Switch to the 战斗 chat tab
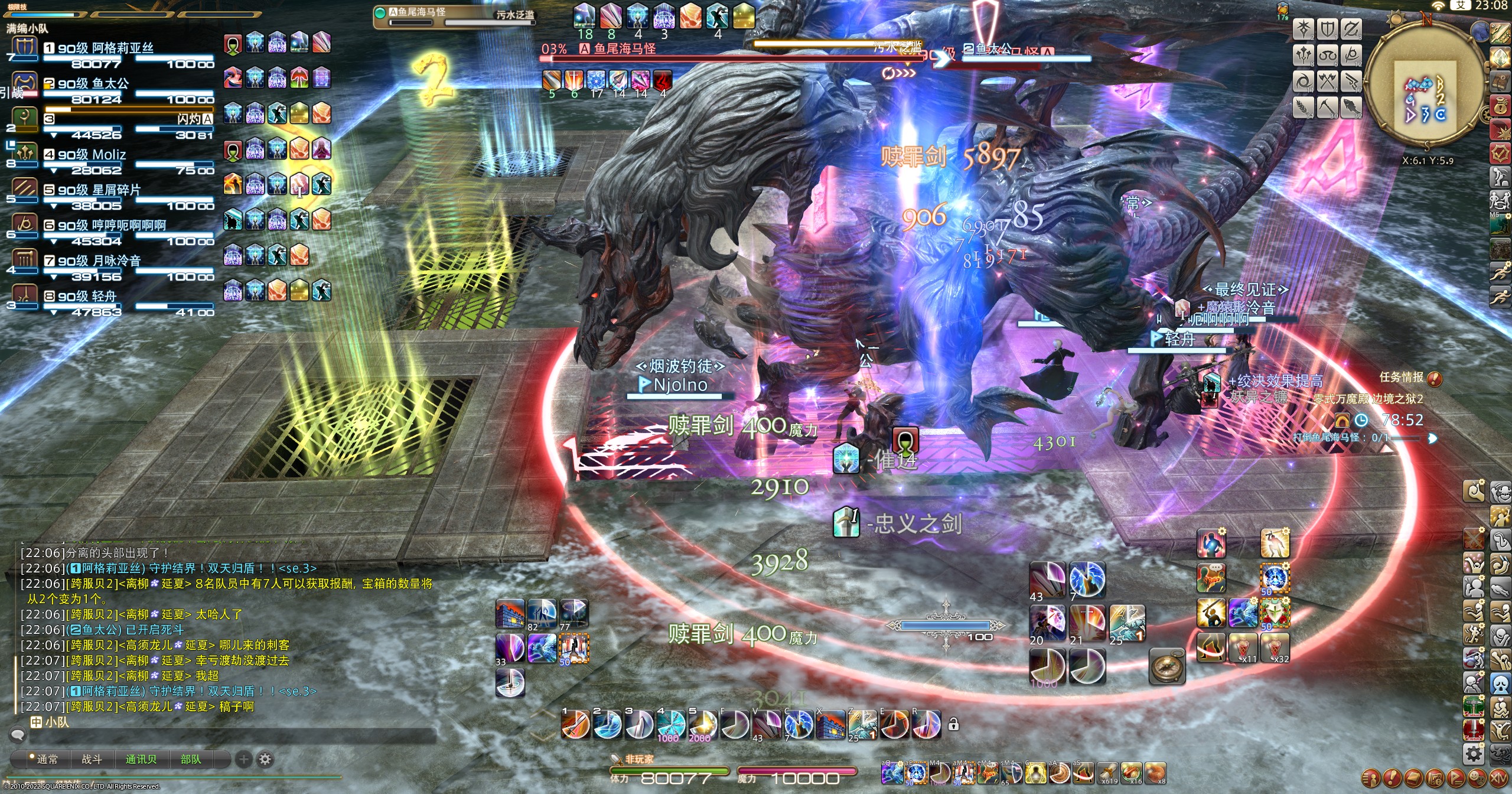 point(92,759)
